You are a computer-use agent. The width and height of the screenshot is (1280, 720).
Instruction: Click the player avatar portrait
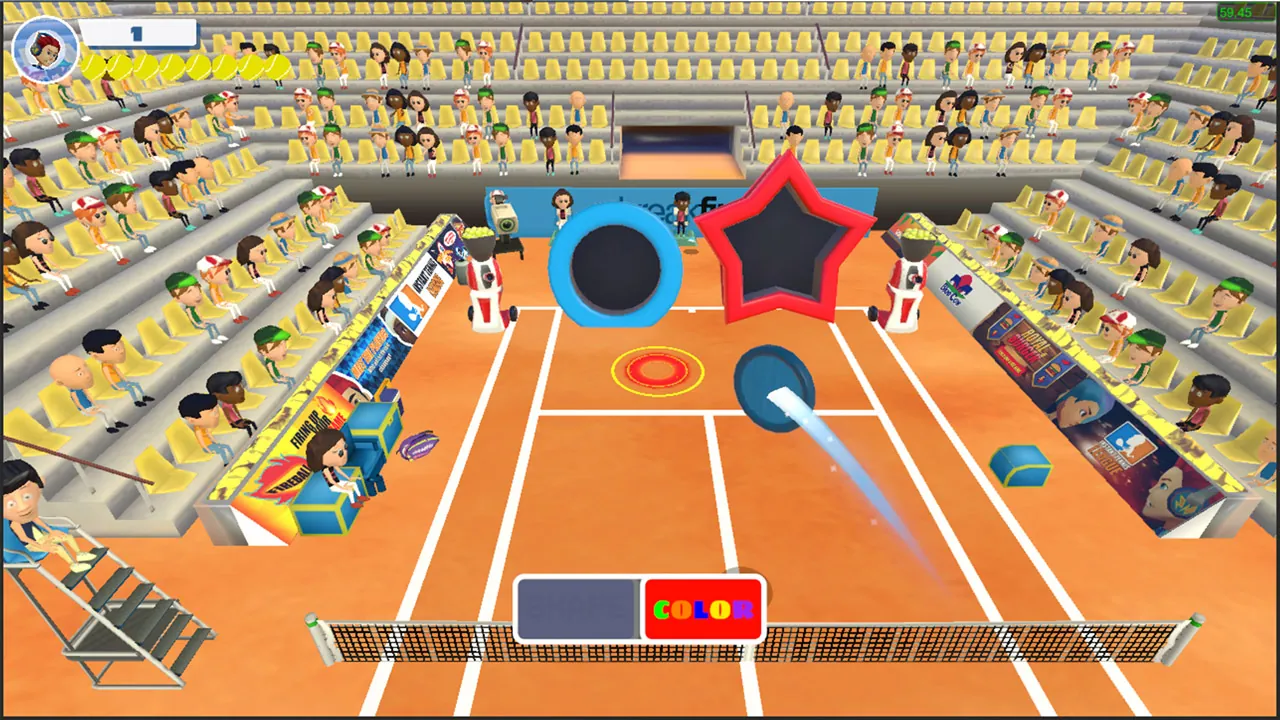click(x=42, y=50)
